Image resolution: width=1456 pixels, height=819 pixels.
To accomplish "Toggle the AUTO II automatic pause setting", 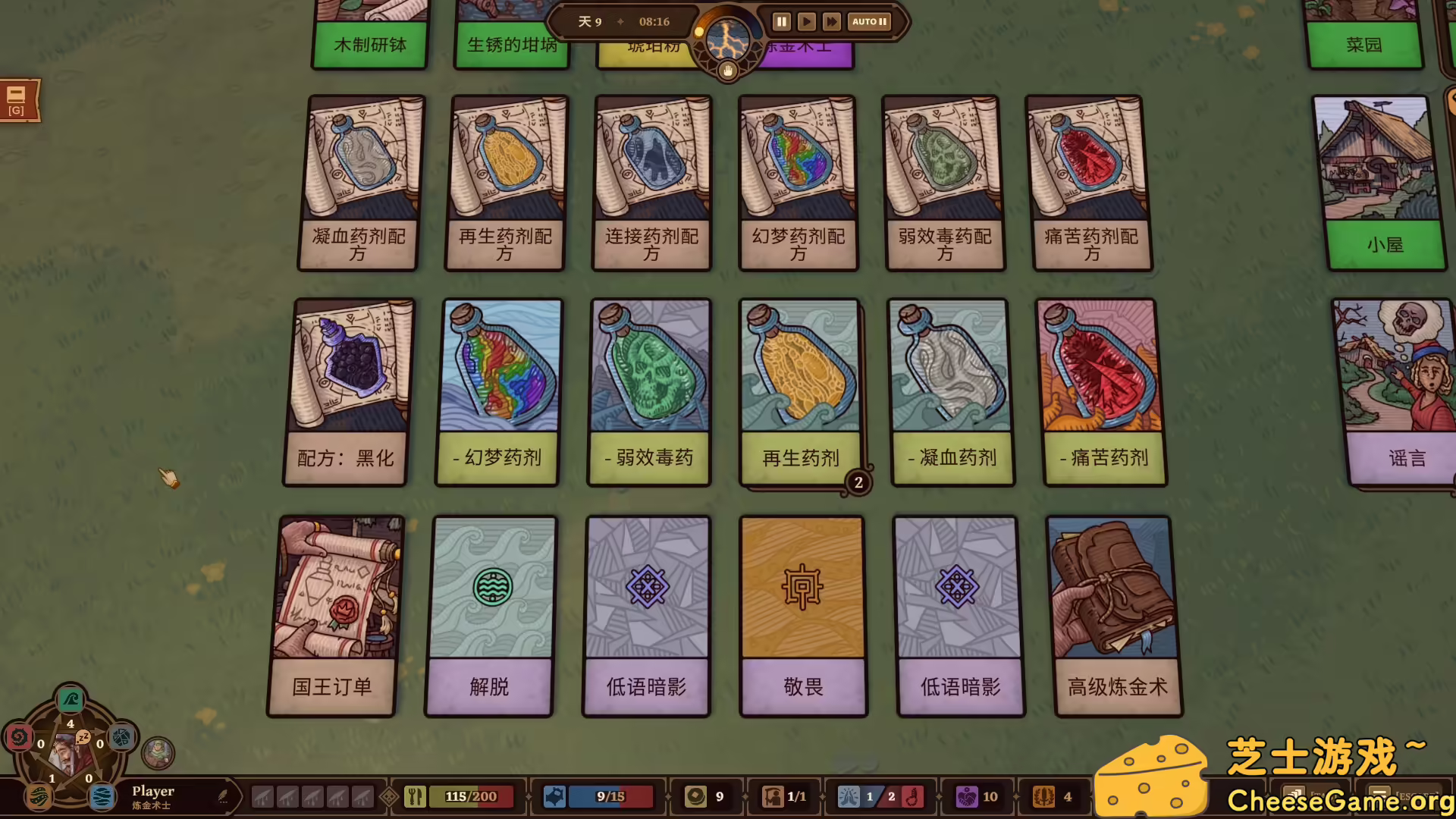I will 868,21.
